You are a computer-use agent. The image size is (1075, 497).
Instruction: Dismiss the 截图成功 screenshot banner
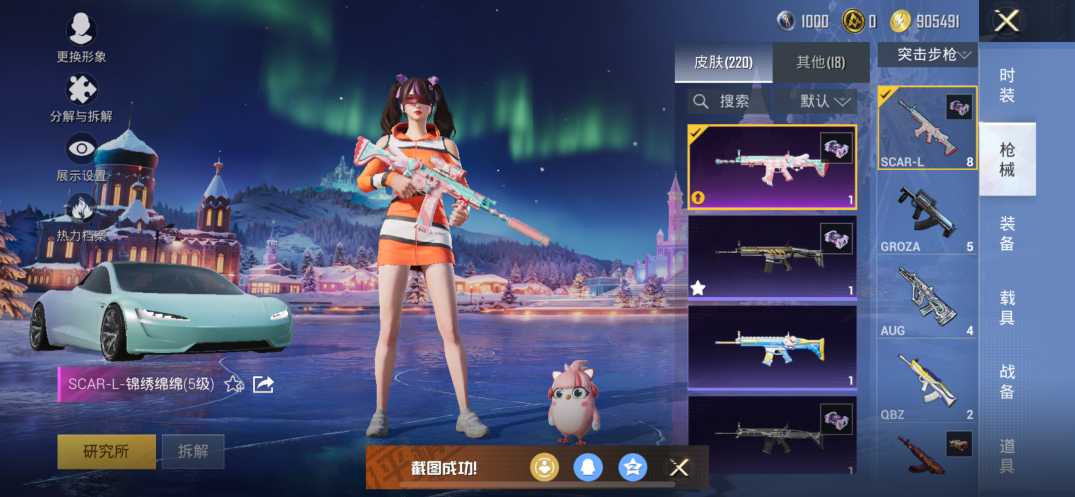[679, 467]
